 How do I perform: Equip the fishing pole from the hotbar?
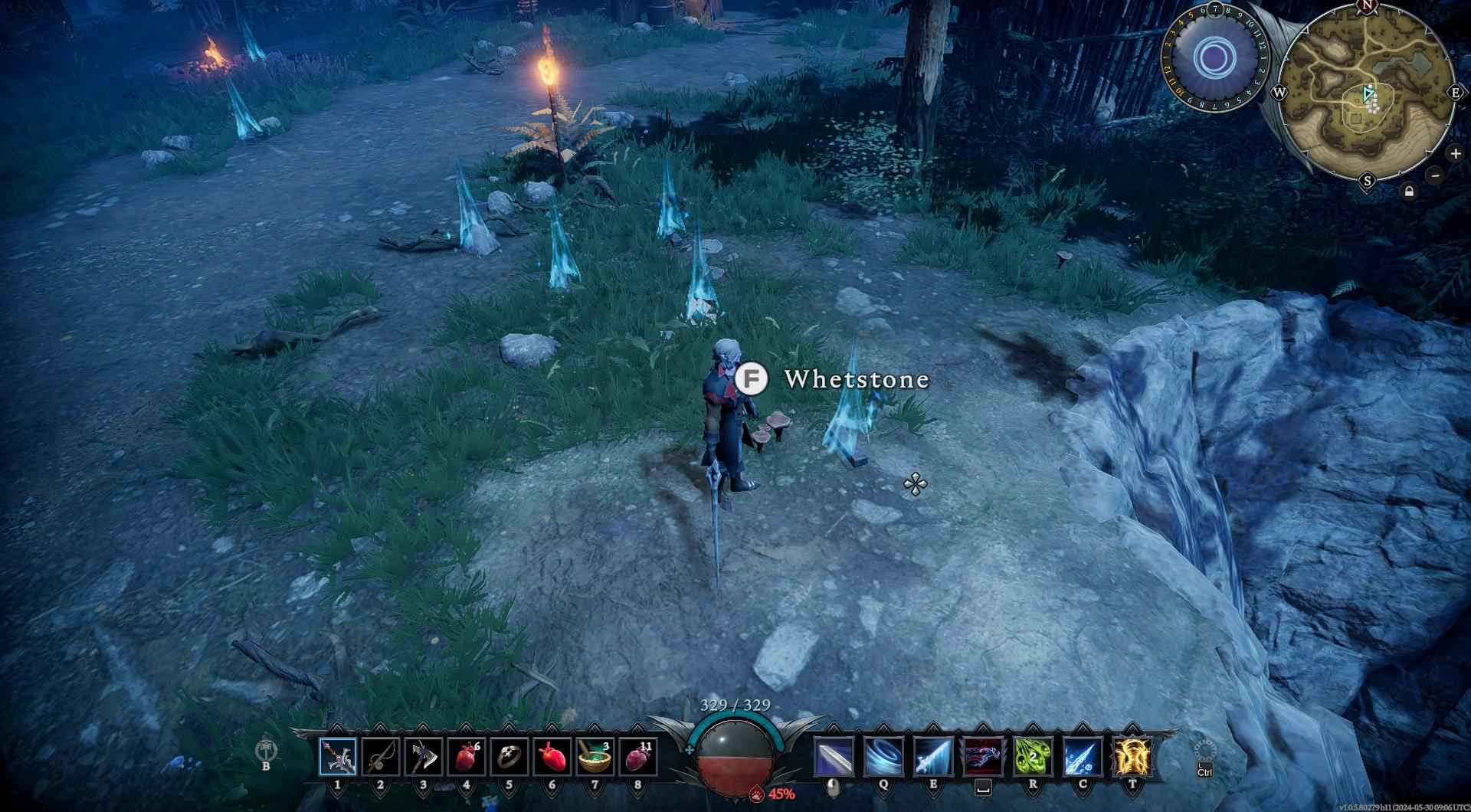tap(381, 758)
